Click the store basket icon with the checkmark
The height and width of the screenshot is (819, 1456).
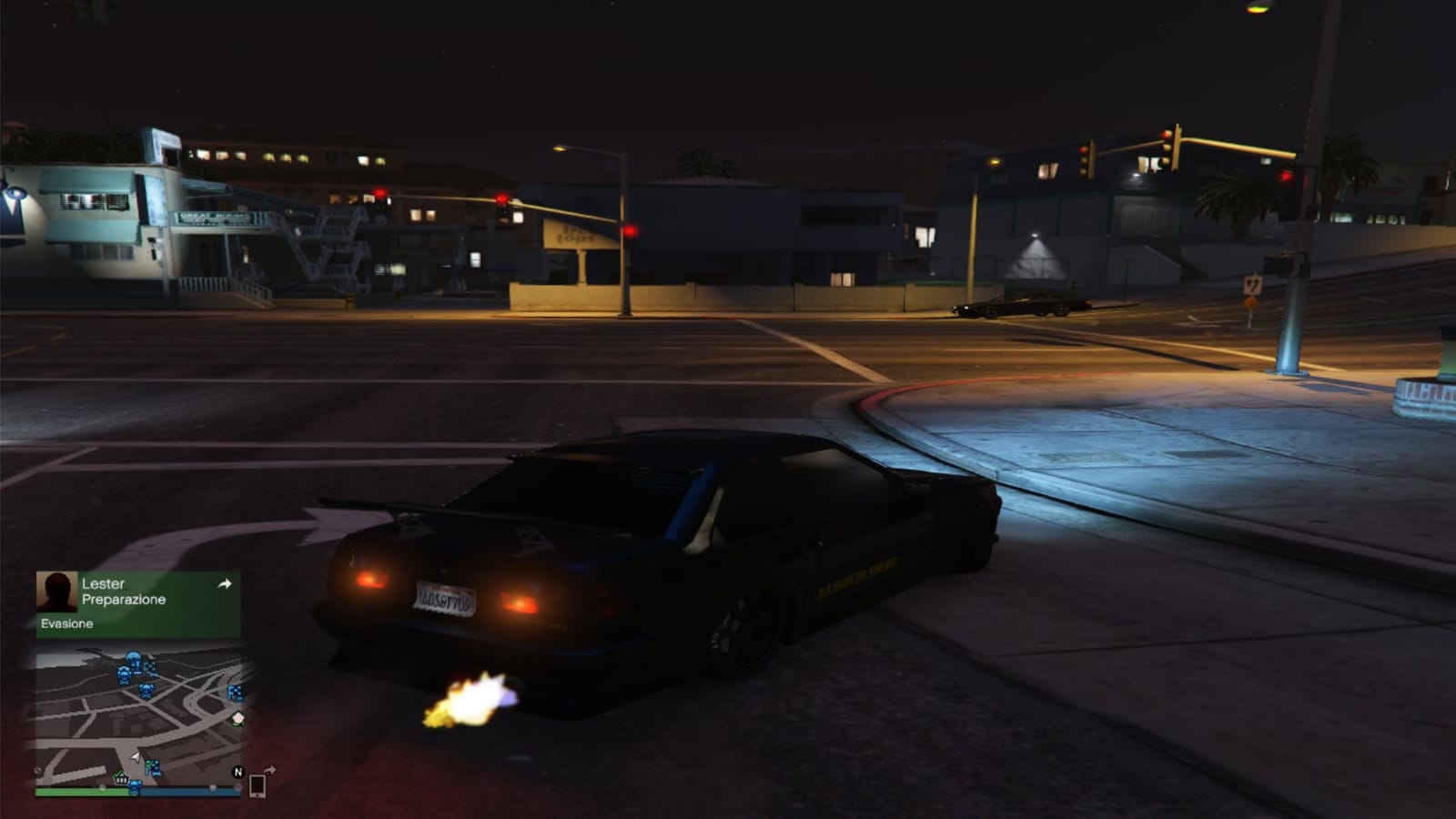pos(121,779)
